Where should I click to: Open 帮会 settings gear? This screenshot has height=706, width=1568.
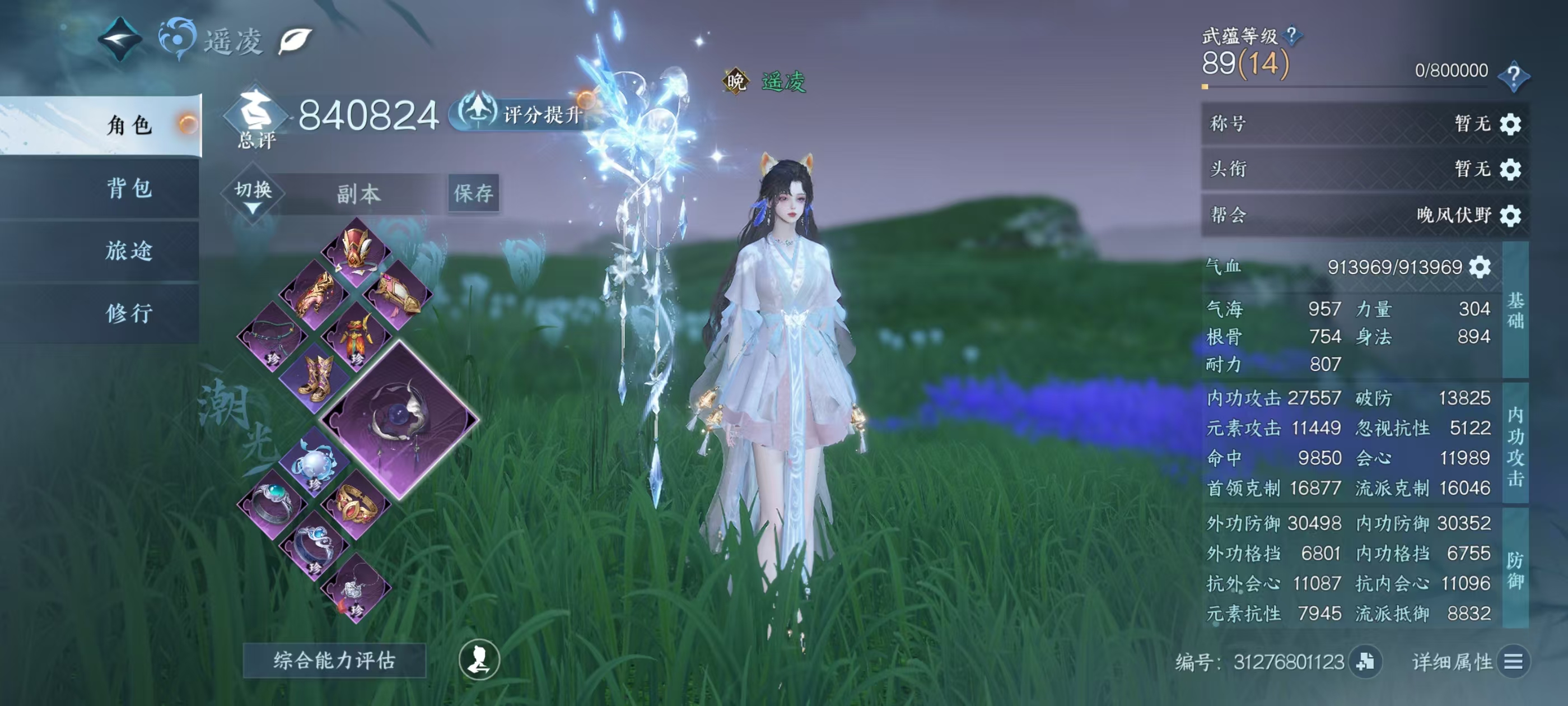pos(1510,215)
